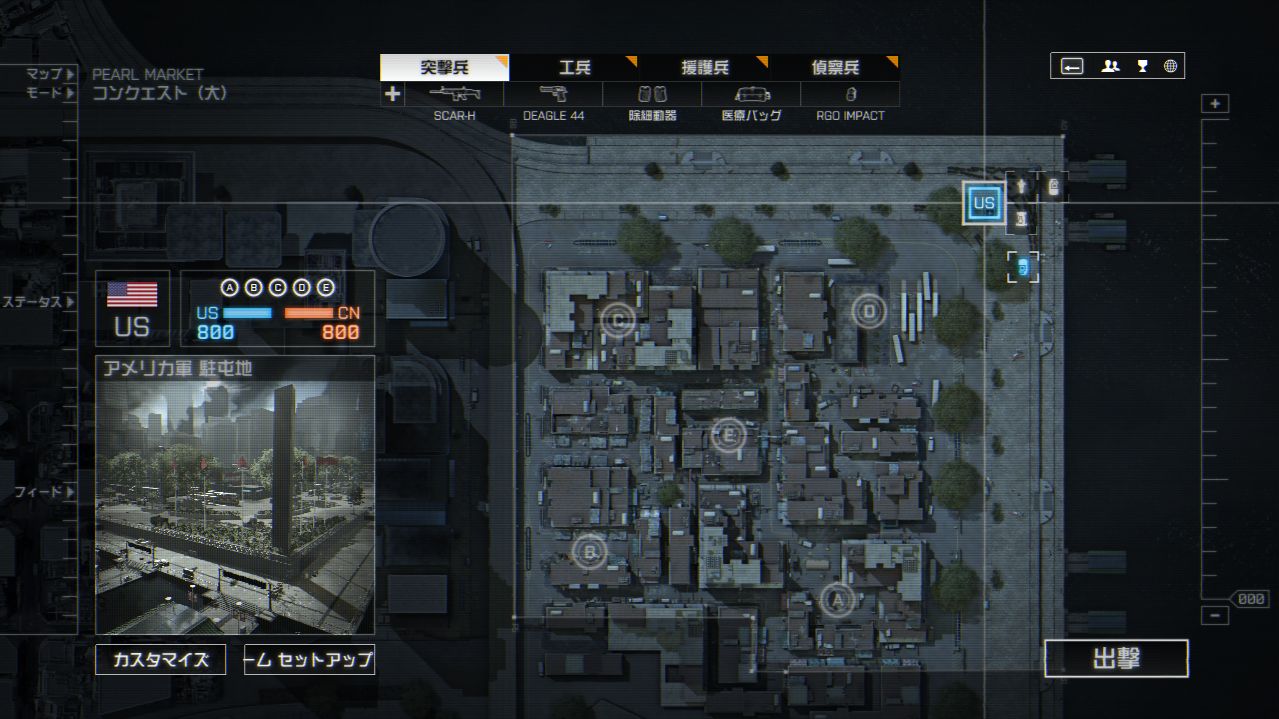Open the squad members icon

[x=1110, y=66]
